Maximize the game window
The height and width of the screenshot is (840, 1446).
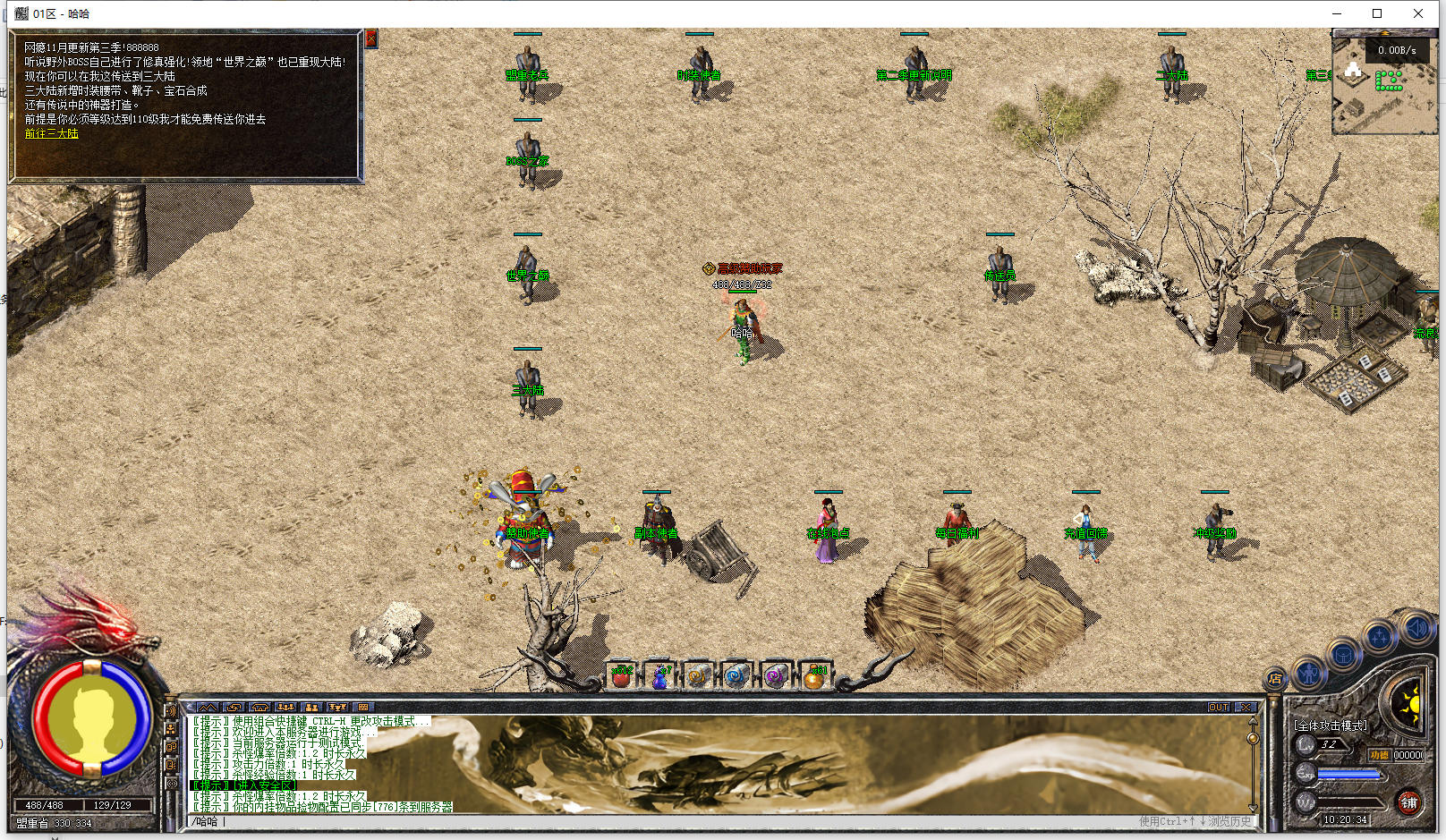click(x=1377, y=13)
